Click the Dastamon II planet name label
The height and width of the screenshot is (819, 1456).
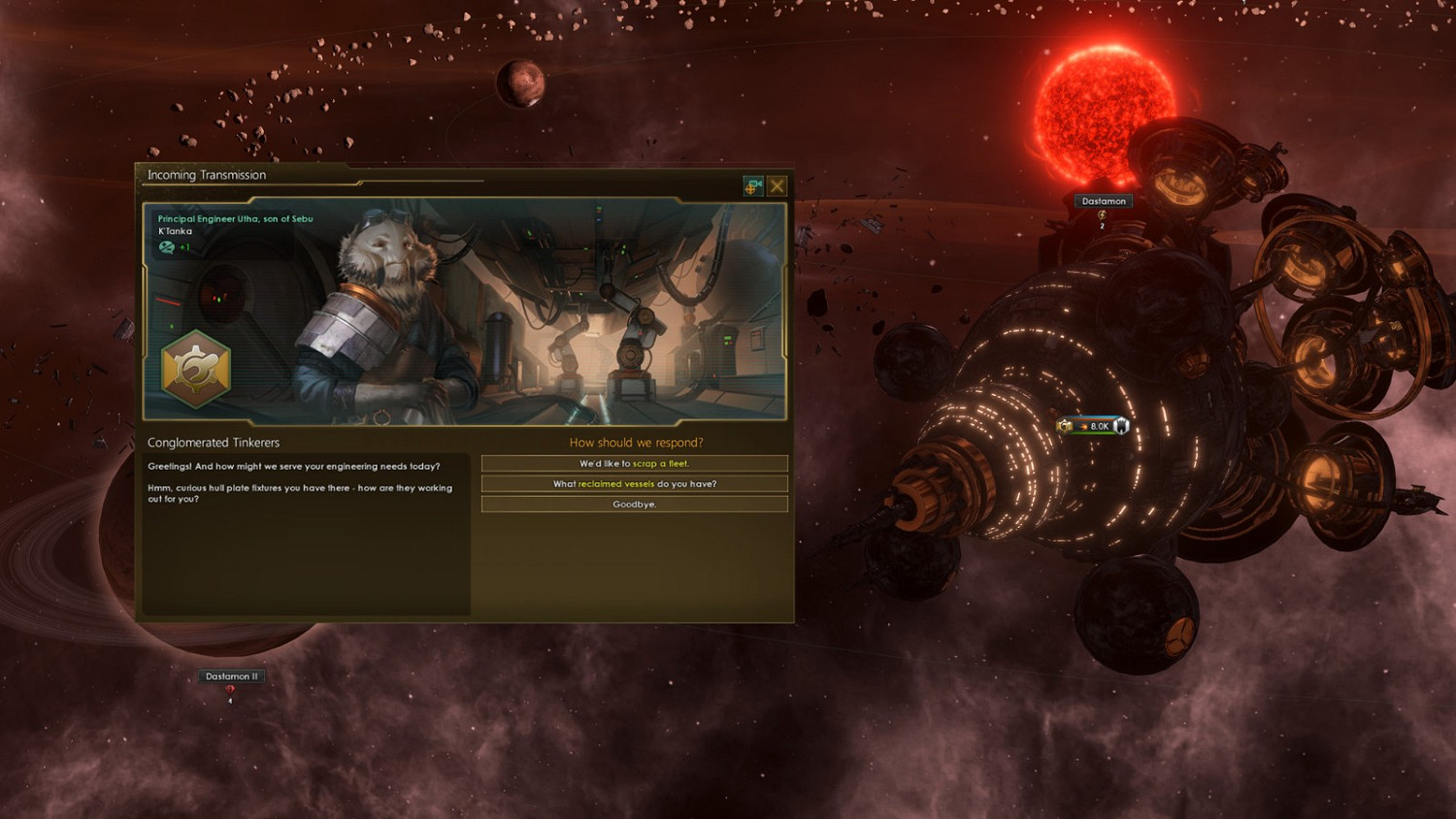[230, 675]
